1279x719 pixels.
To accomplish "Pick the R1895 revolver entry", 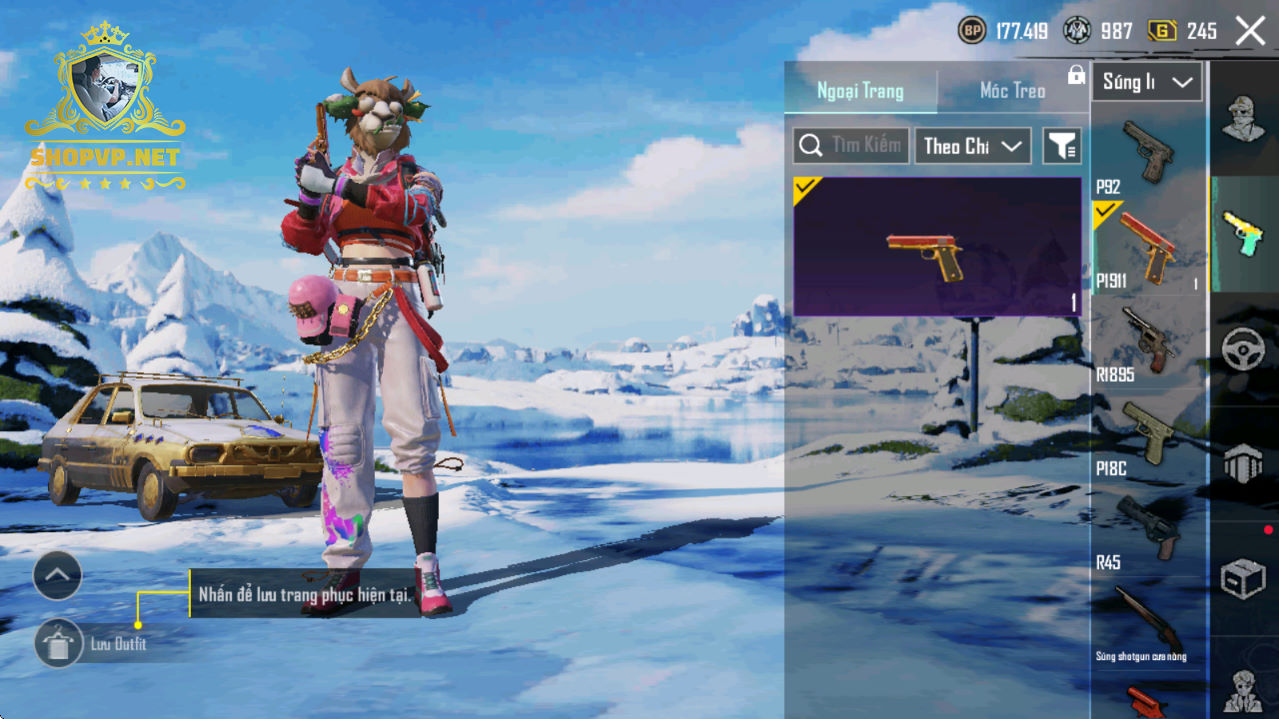I will point(1147,342).
